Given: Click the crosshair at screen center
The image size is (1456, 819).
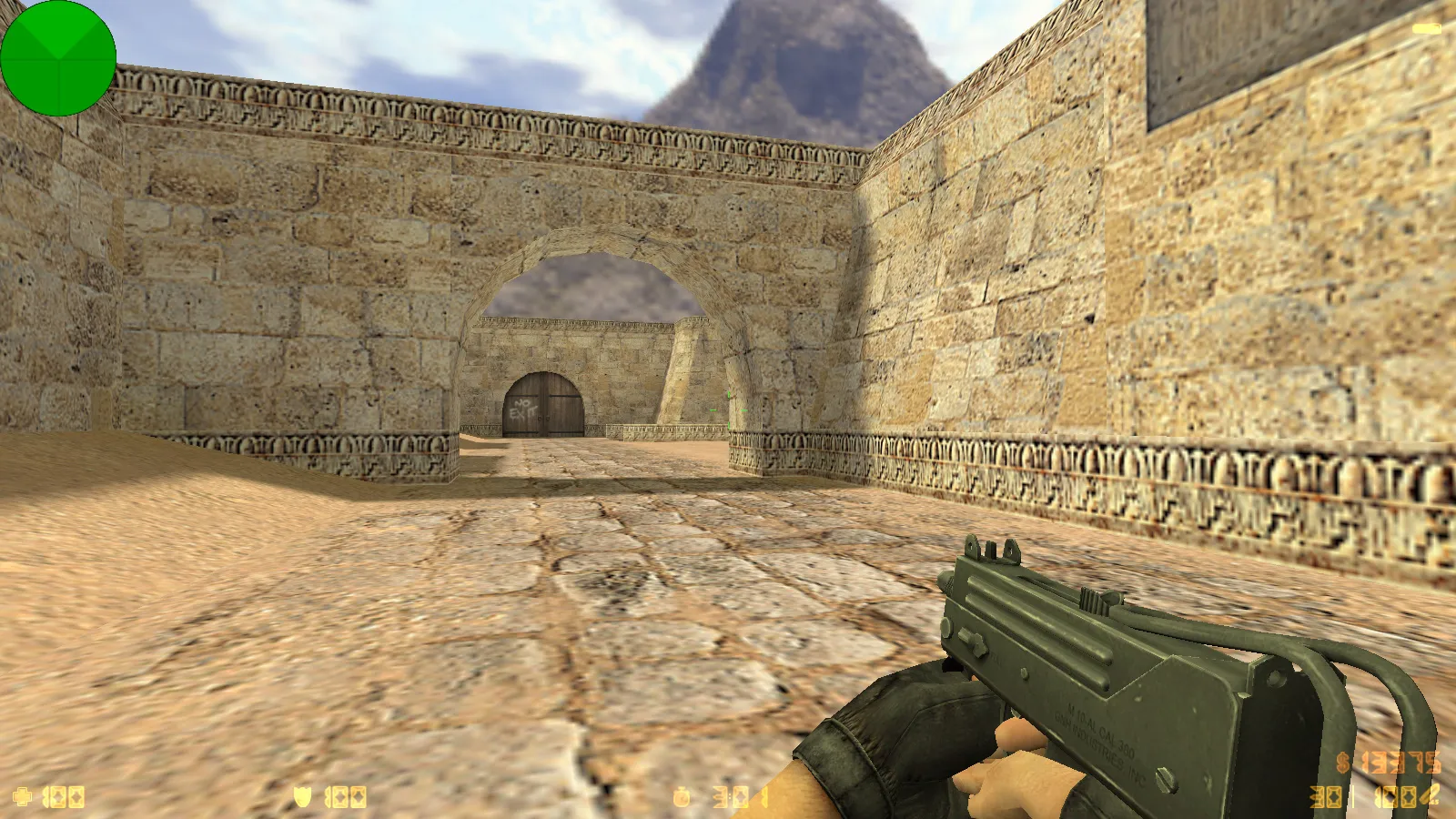Looking at the screenshot, I should click(x=728, y=409).
